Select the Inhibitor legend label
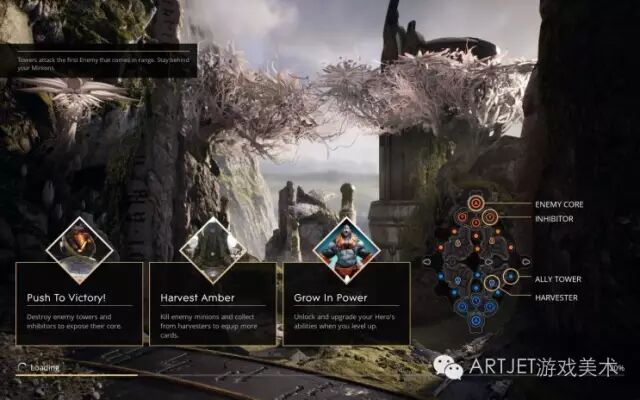This screenshot has height=400, width=640. pyautogui.click(x=554, y=218)
